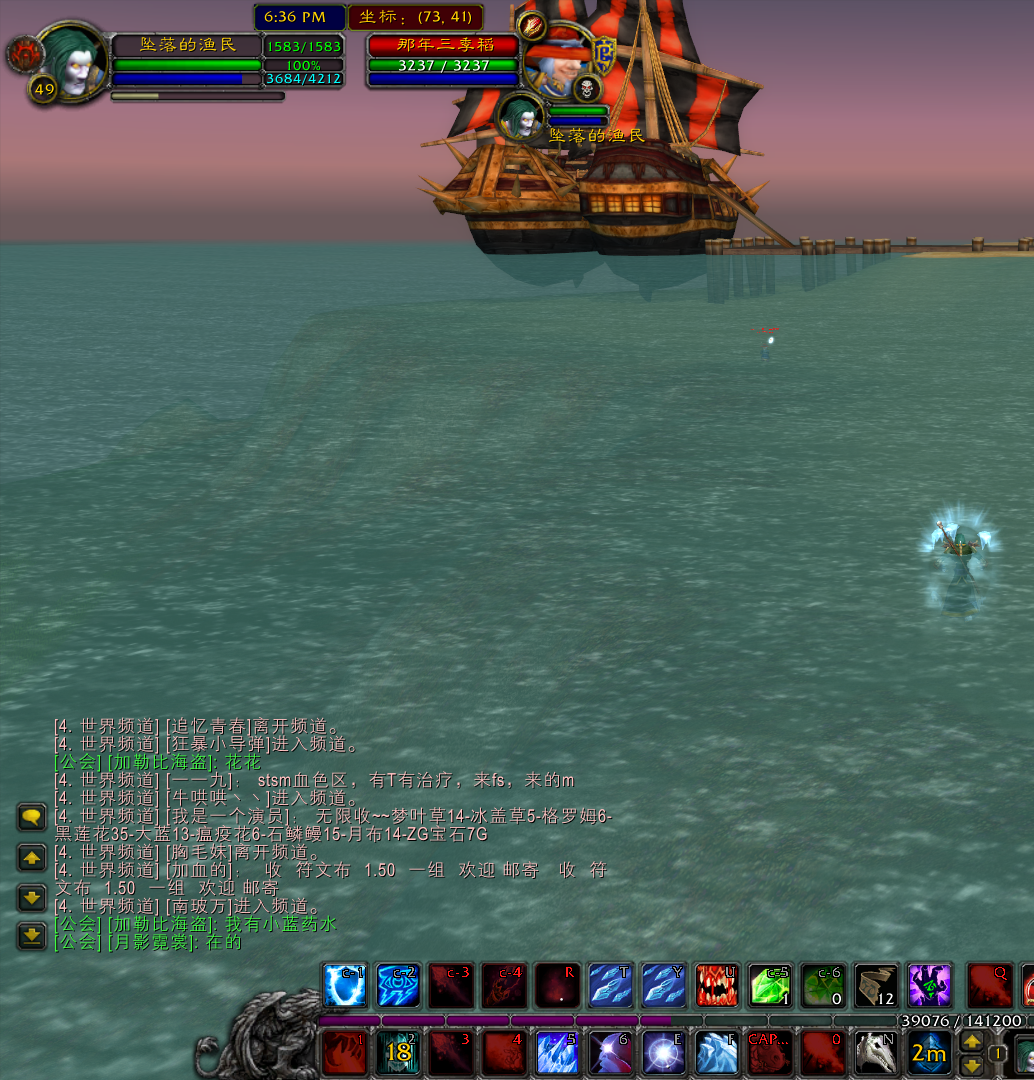
Task: Use the green gem item on c-5
Action: point(770,986)
